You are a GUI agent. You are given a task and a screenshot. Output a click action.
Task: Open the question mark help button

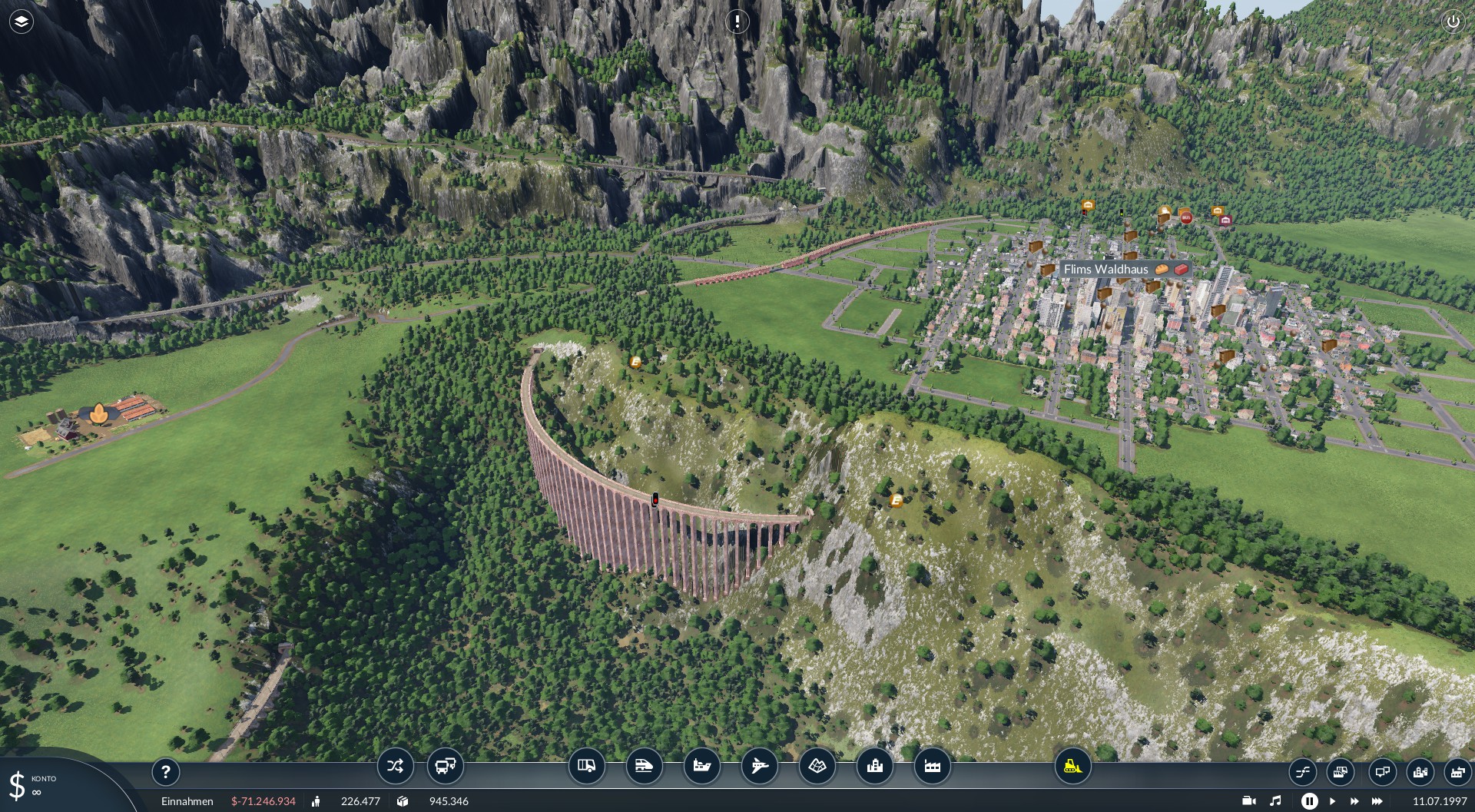click(165, 771)
